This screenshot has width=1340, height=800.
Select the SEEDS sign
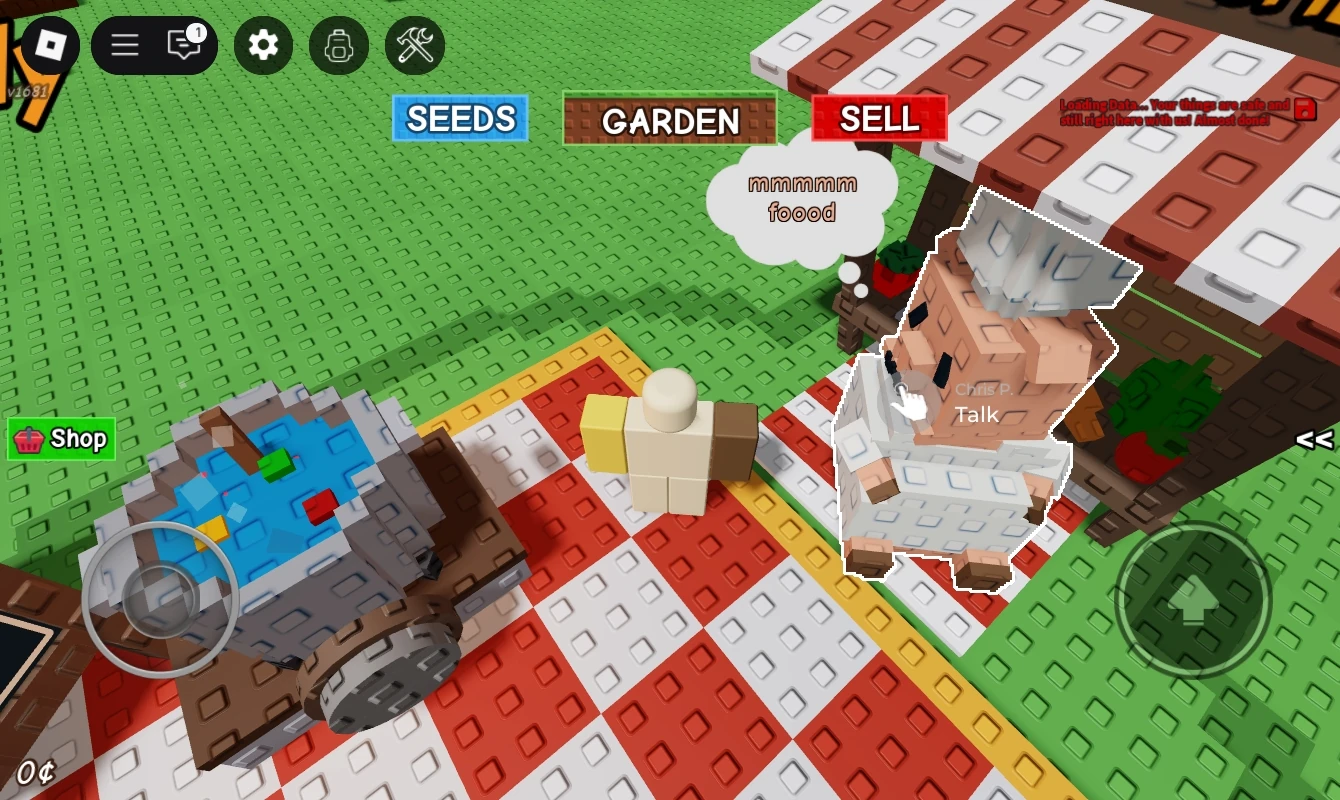[x=458, y=119]
